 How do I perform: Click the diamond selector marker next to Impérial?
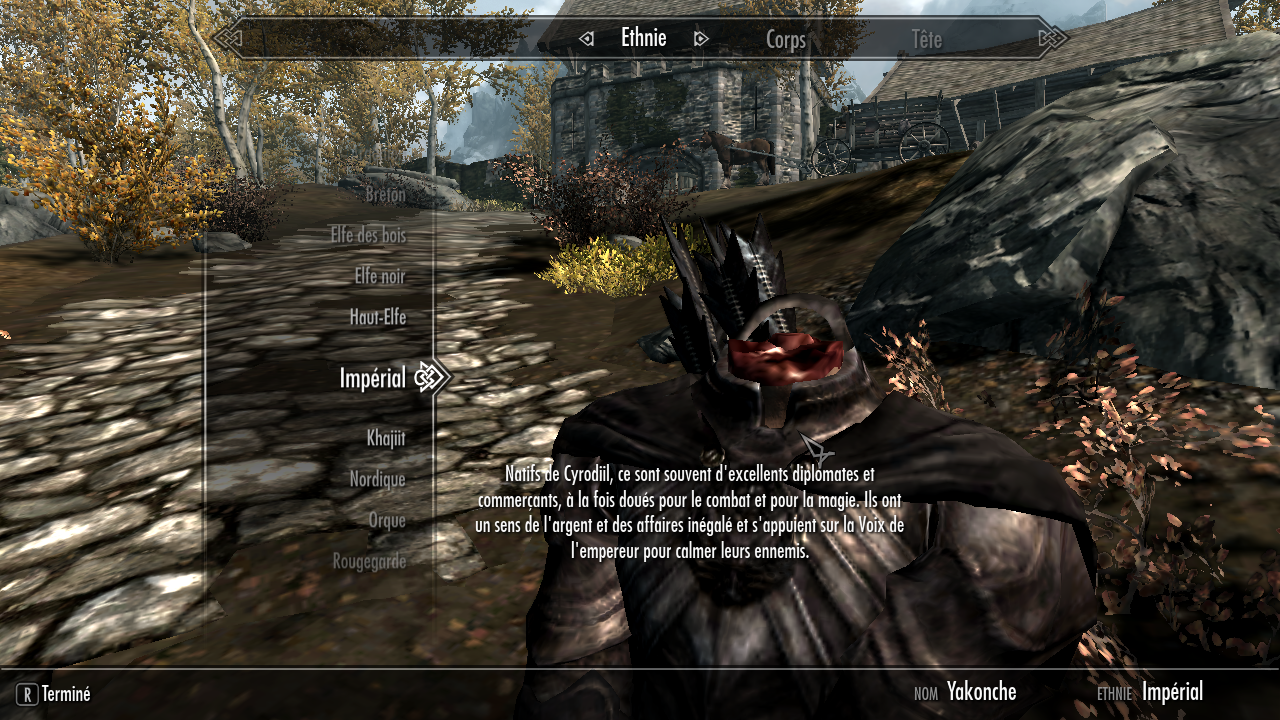[428, 378]
